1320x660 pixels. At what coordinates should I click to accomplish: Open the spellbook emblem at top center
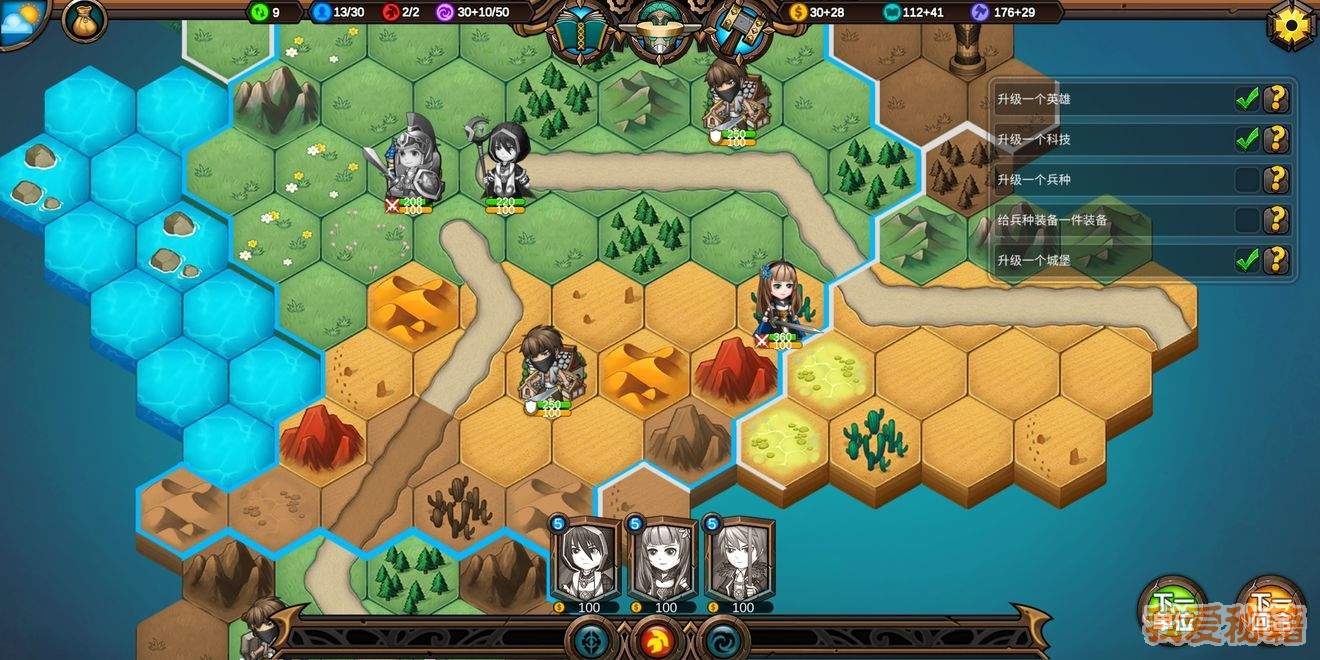click(x=581, y=30)
